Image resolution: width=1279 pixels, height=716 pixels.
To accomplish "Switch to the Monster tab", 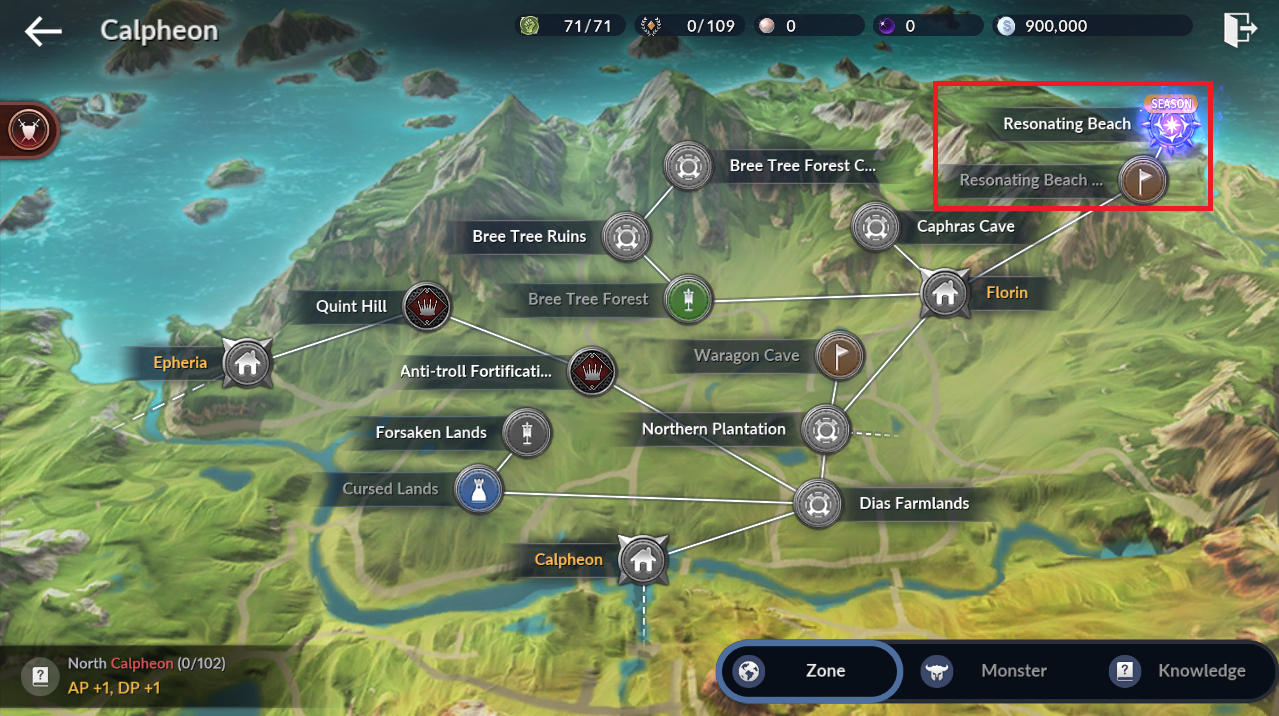I will 997,671.
